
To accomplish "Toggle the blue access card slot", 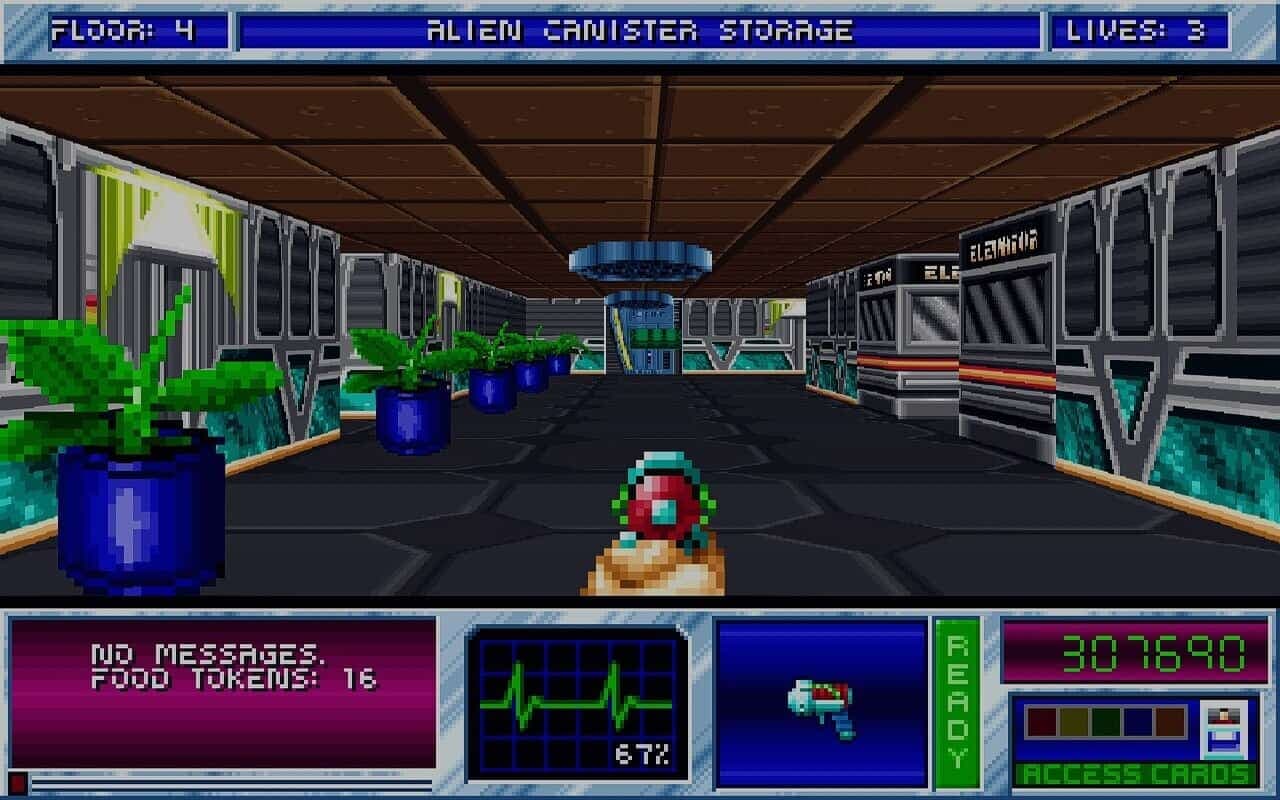I will point(1137,722).
